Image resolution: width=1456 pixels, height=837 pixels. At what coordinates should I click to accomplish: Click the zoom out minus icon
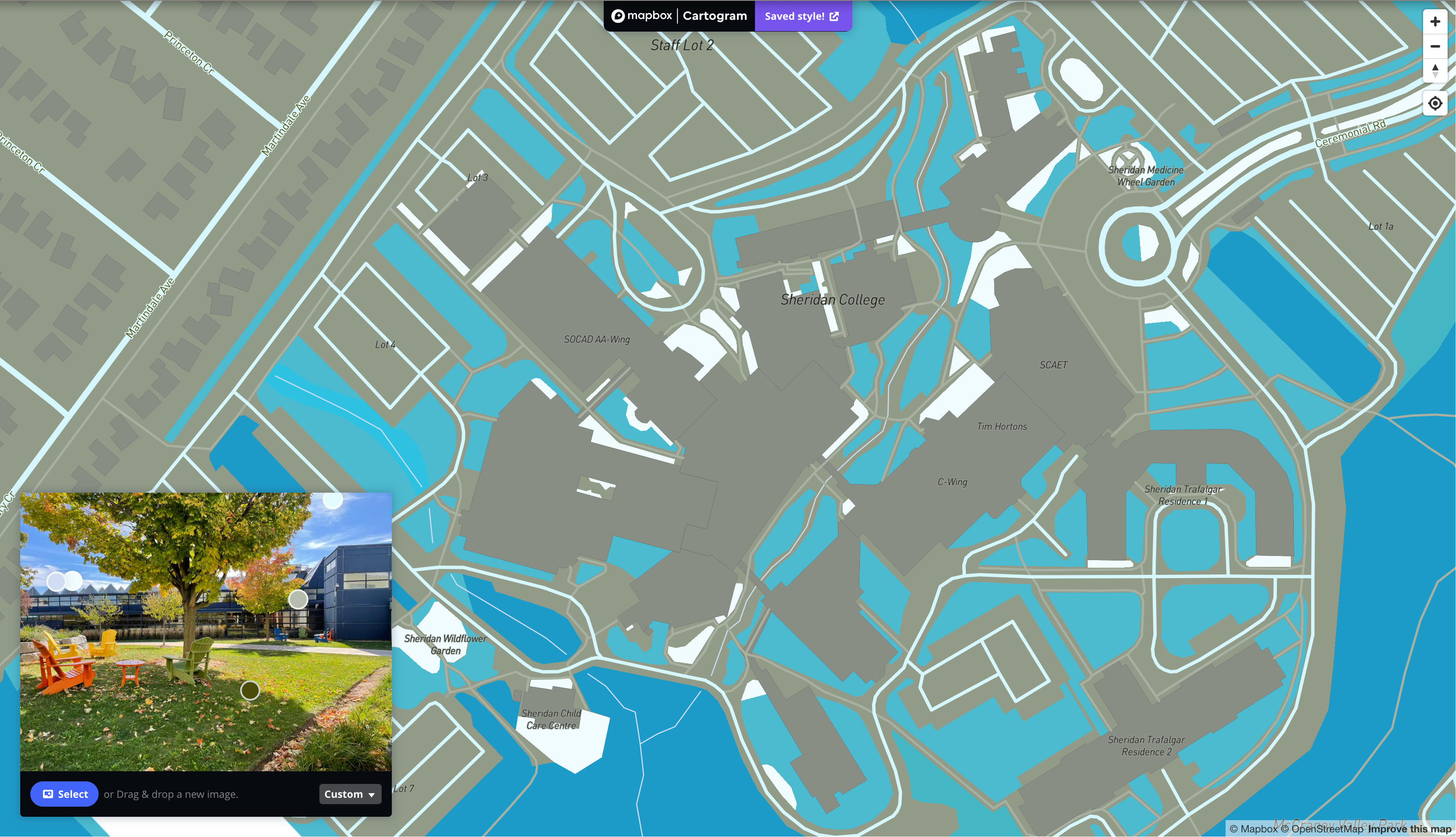point(1435,46)
